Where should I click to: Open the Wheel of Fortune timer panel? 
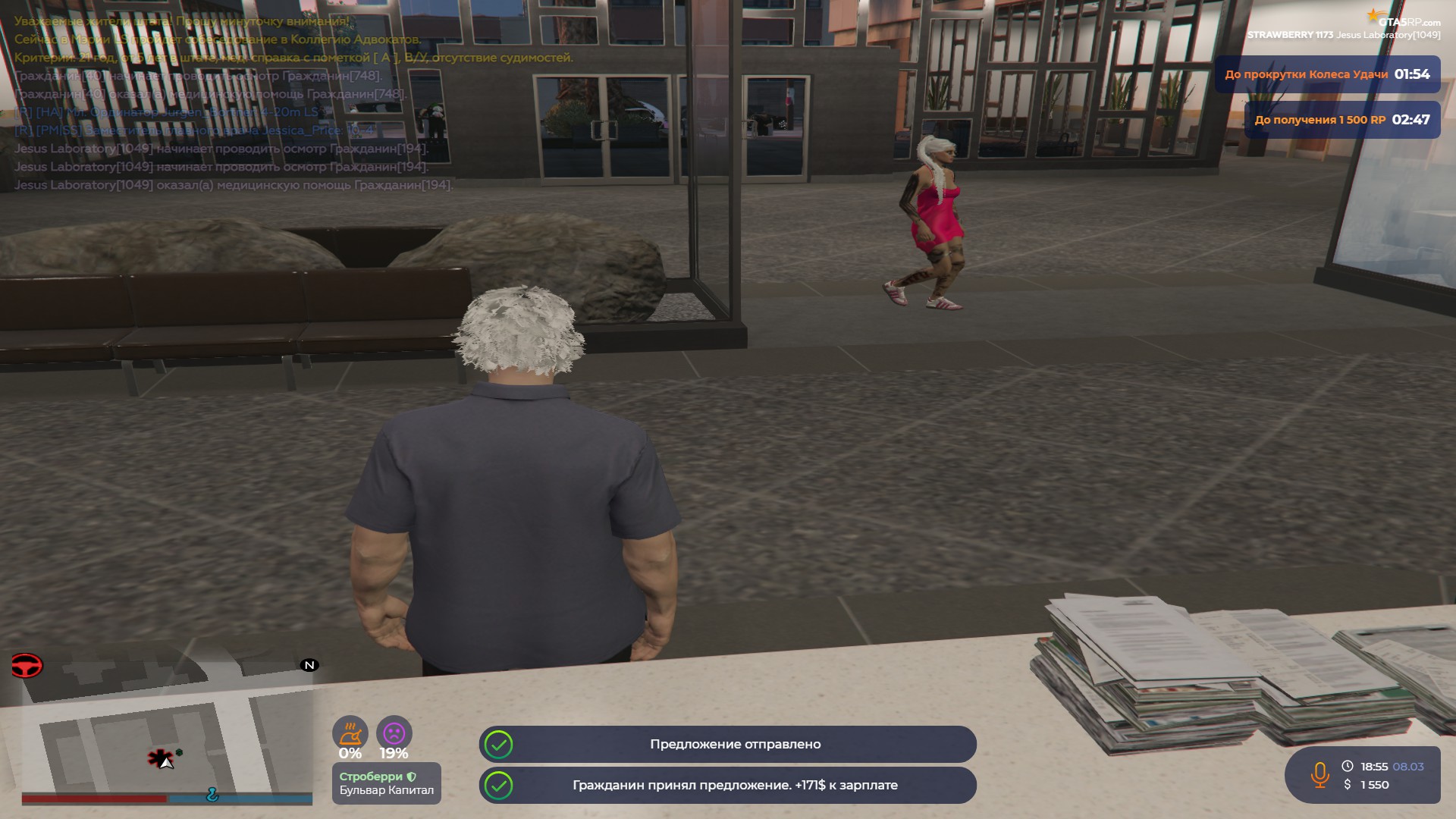pyautogui.click(x=1326, y=74)
